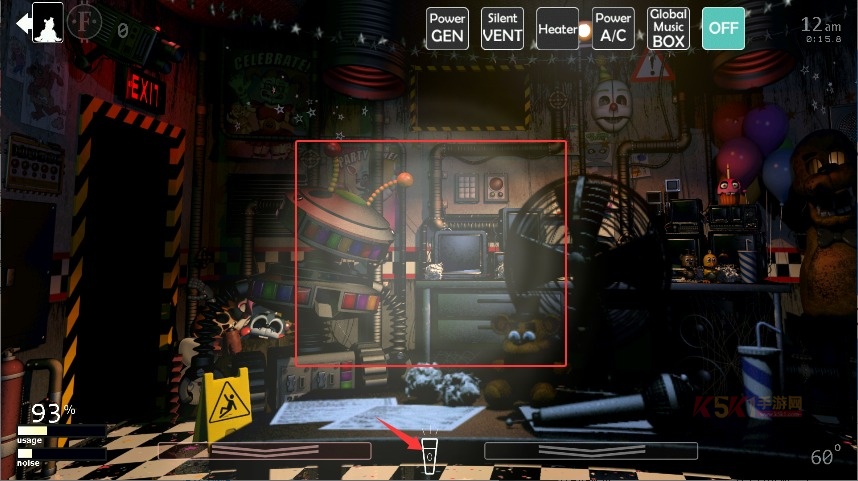Switch on the Heater
The width and height of the screenshot is (858, 481).
pos(557,29)
